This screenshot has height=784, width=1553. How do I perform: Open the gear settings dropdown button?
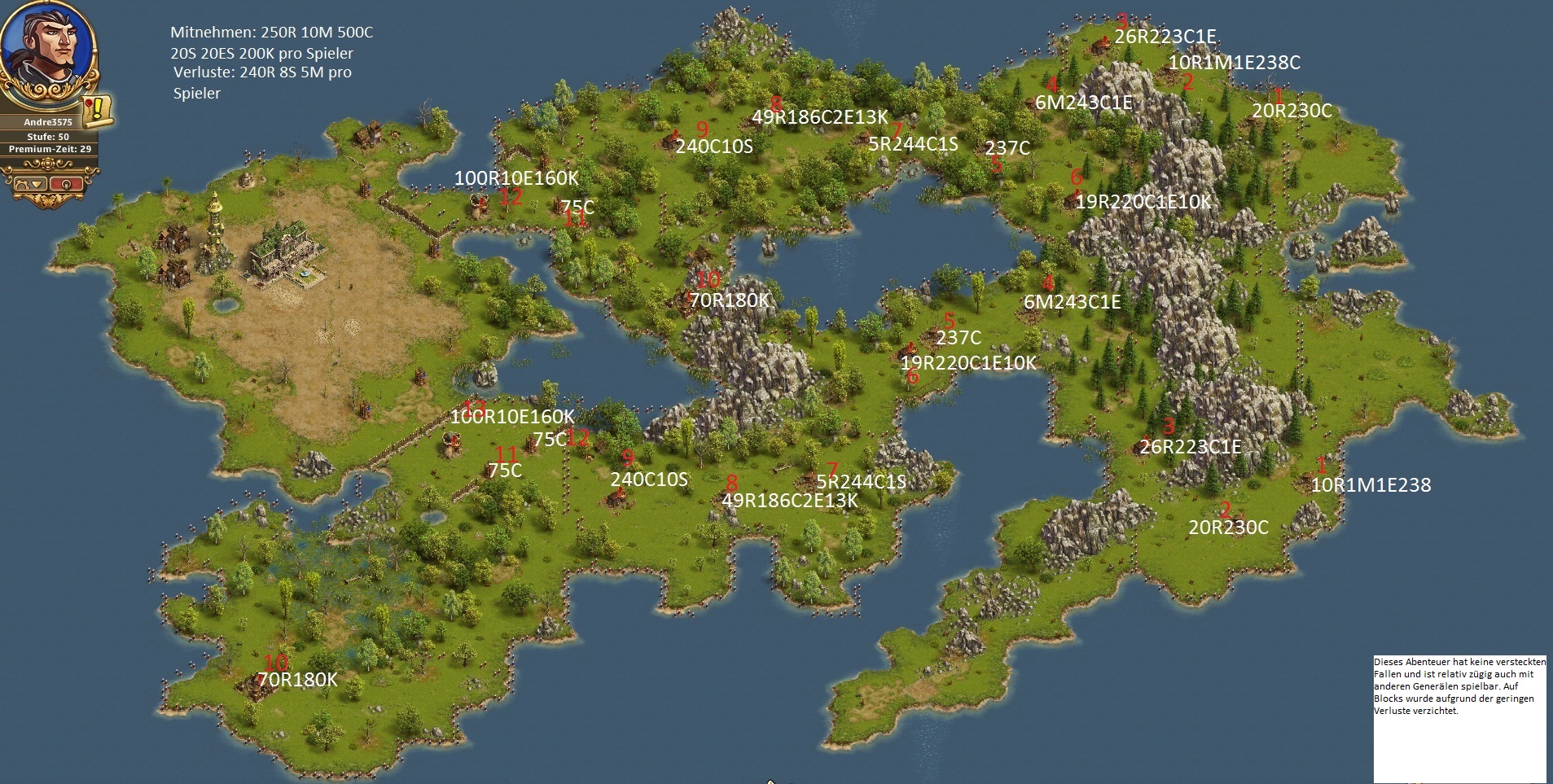point(29,183)
